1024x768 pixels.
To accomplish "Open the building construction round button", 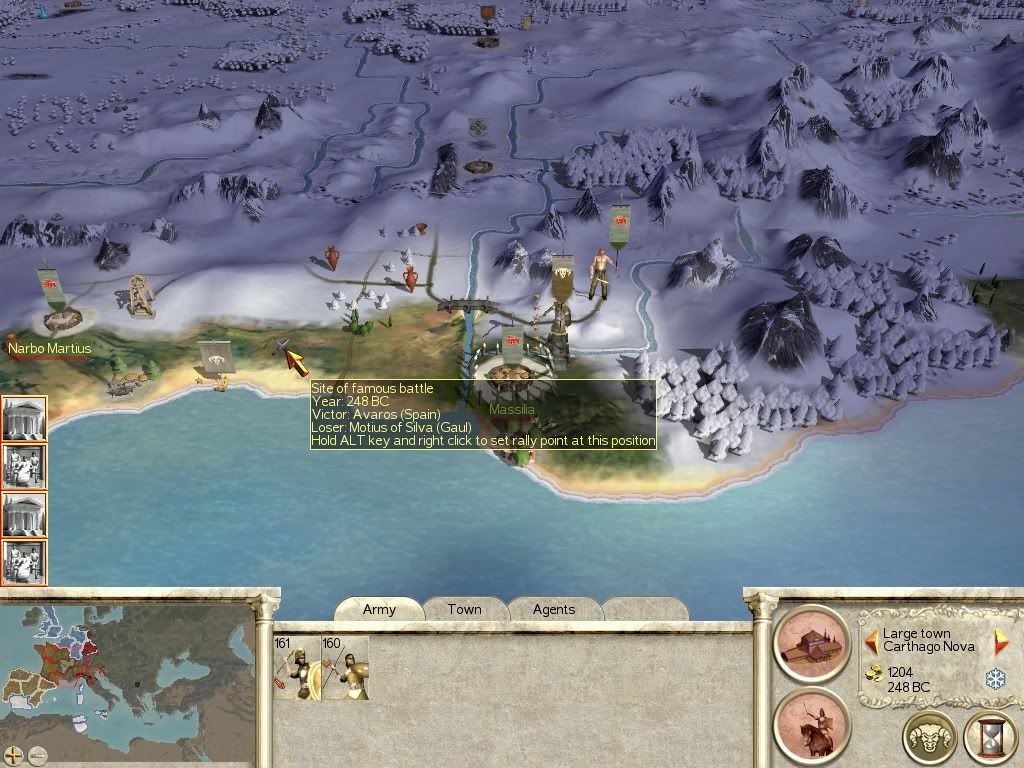I will click(x=811, y=642).
